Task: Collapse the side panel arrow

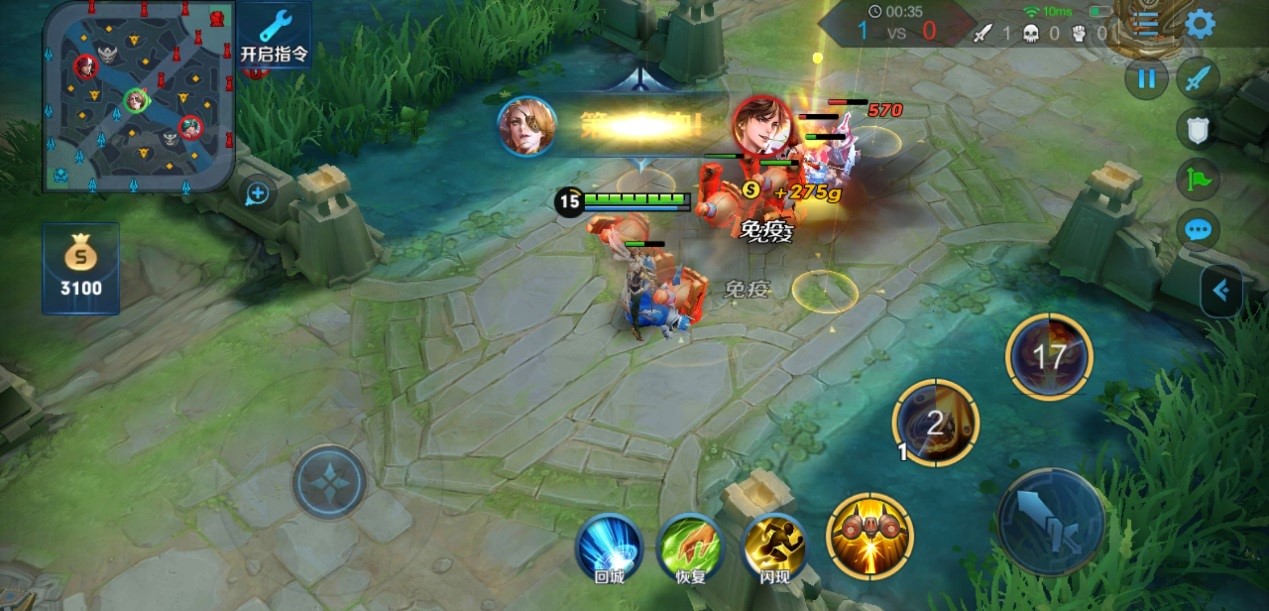Action: [x=1221, y=291]
